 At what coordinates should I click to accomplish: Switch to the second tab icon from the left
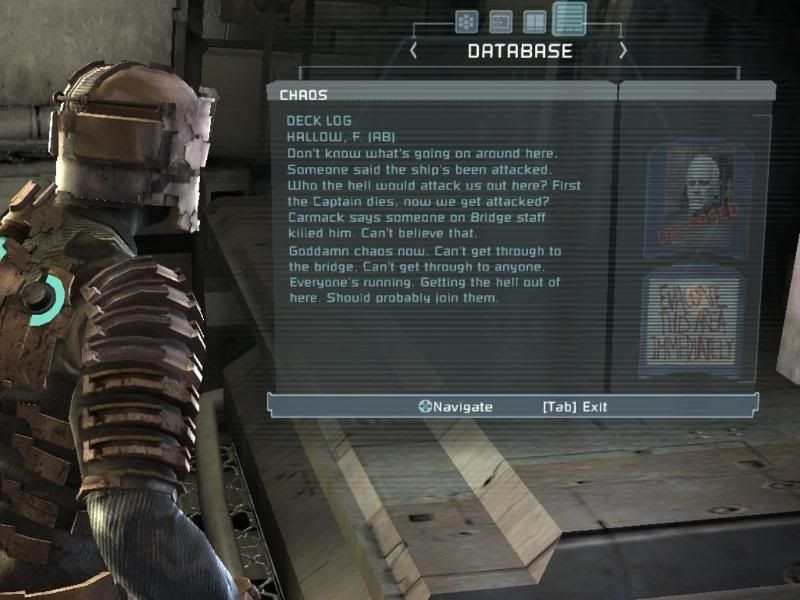(500, 21)
